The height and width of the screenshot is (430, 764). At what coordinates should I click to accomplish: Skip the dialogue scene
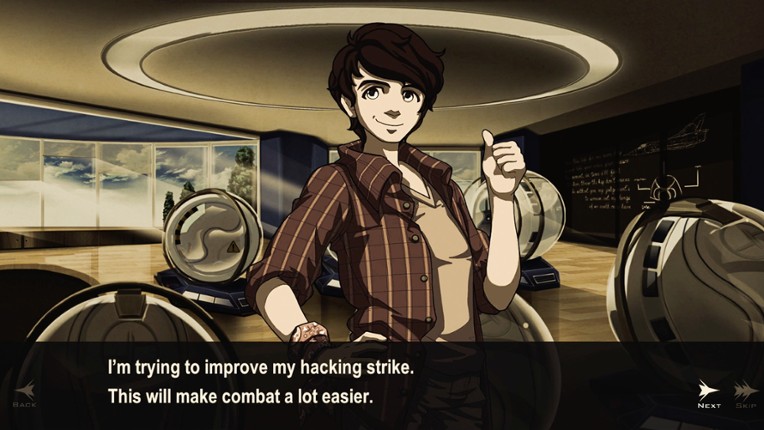744,393
